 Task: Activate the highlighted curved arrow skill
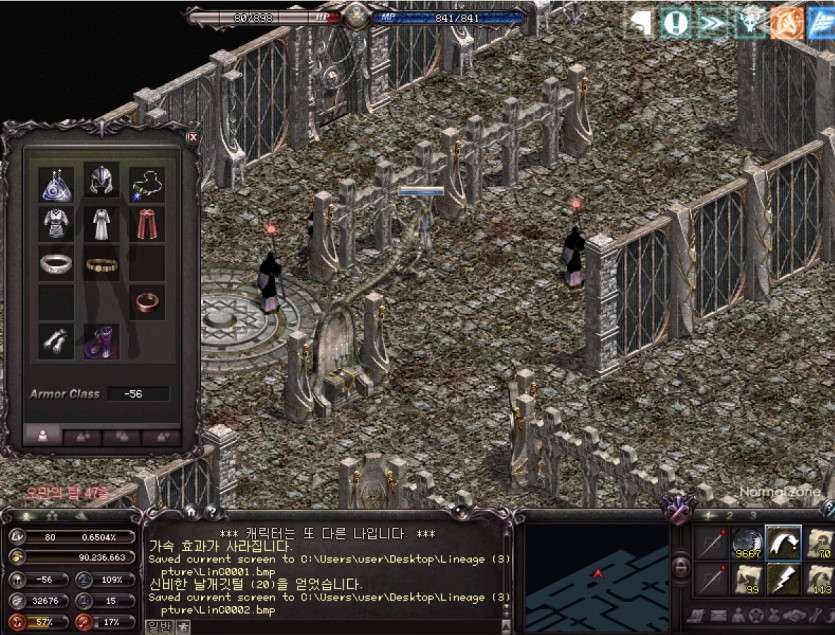pyautogui.click(x=784, y=543)
